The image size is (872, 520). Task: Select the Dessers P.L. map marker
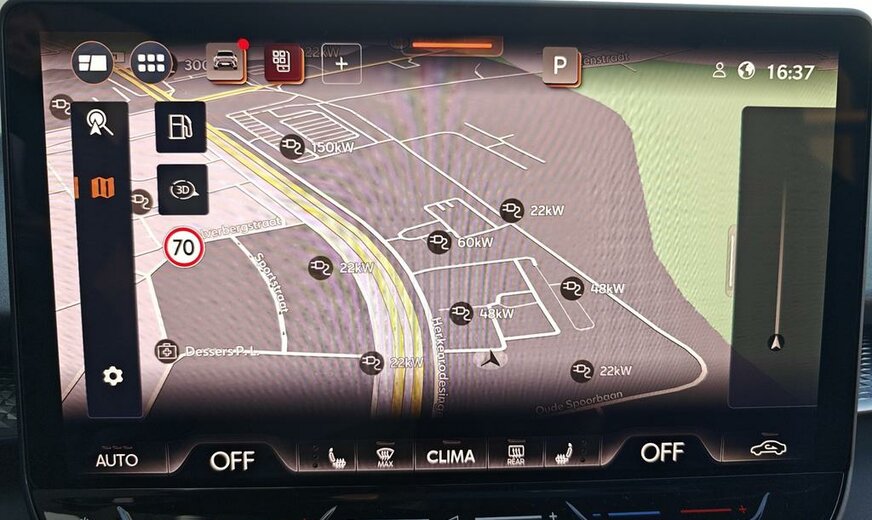pyautogui.click(x=167, y=351)
